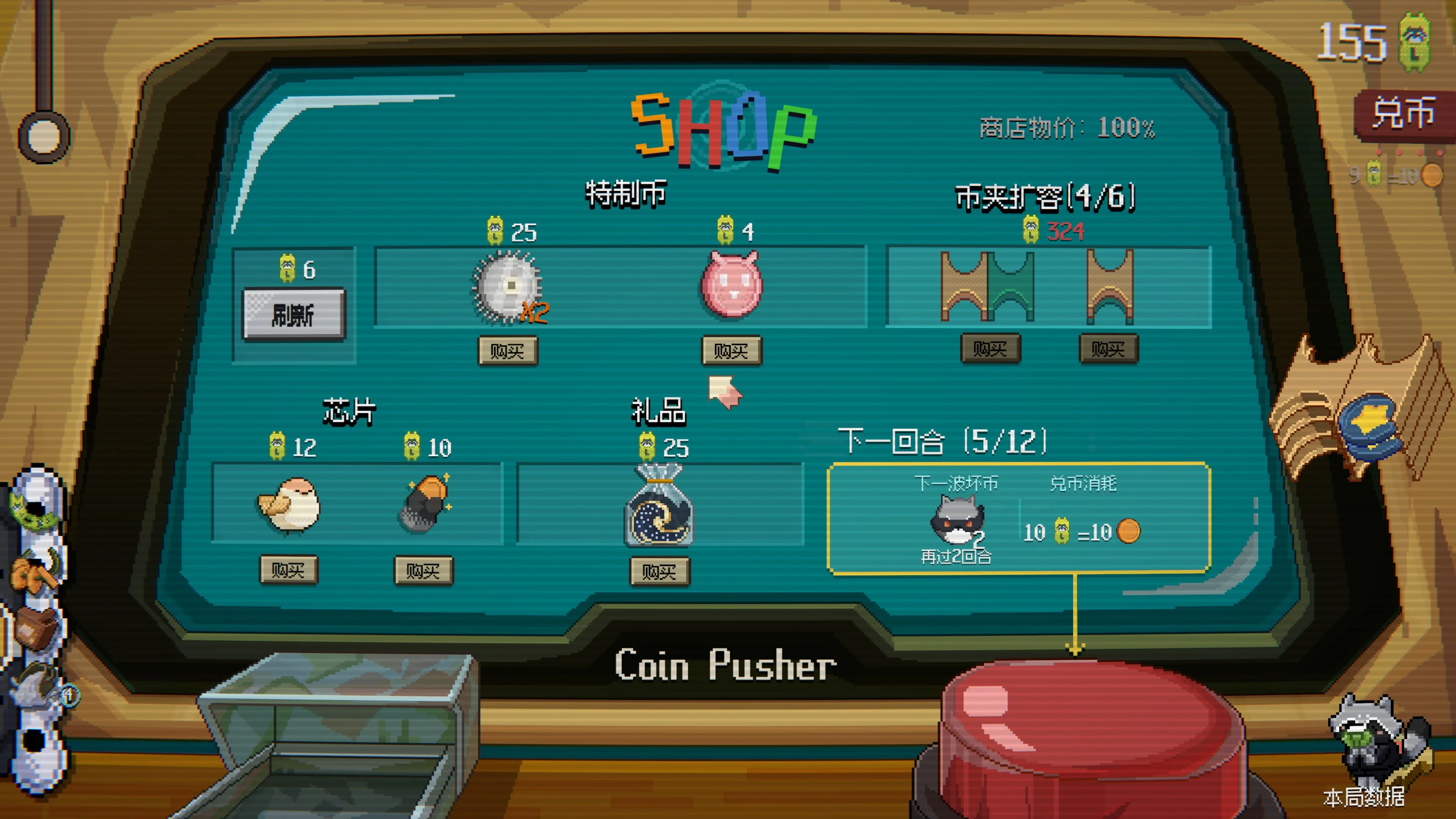Viewport: 1456px width, 819px height.
Task: Buy the single coin clip expansion
Action: click(1108, 348)
